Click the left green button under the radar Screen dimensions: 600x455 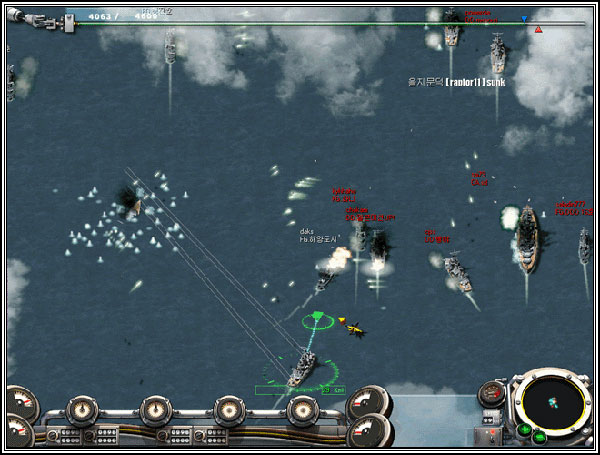pos(524,431)
